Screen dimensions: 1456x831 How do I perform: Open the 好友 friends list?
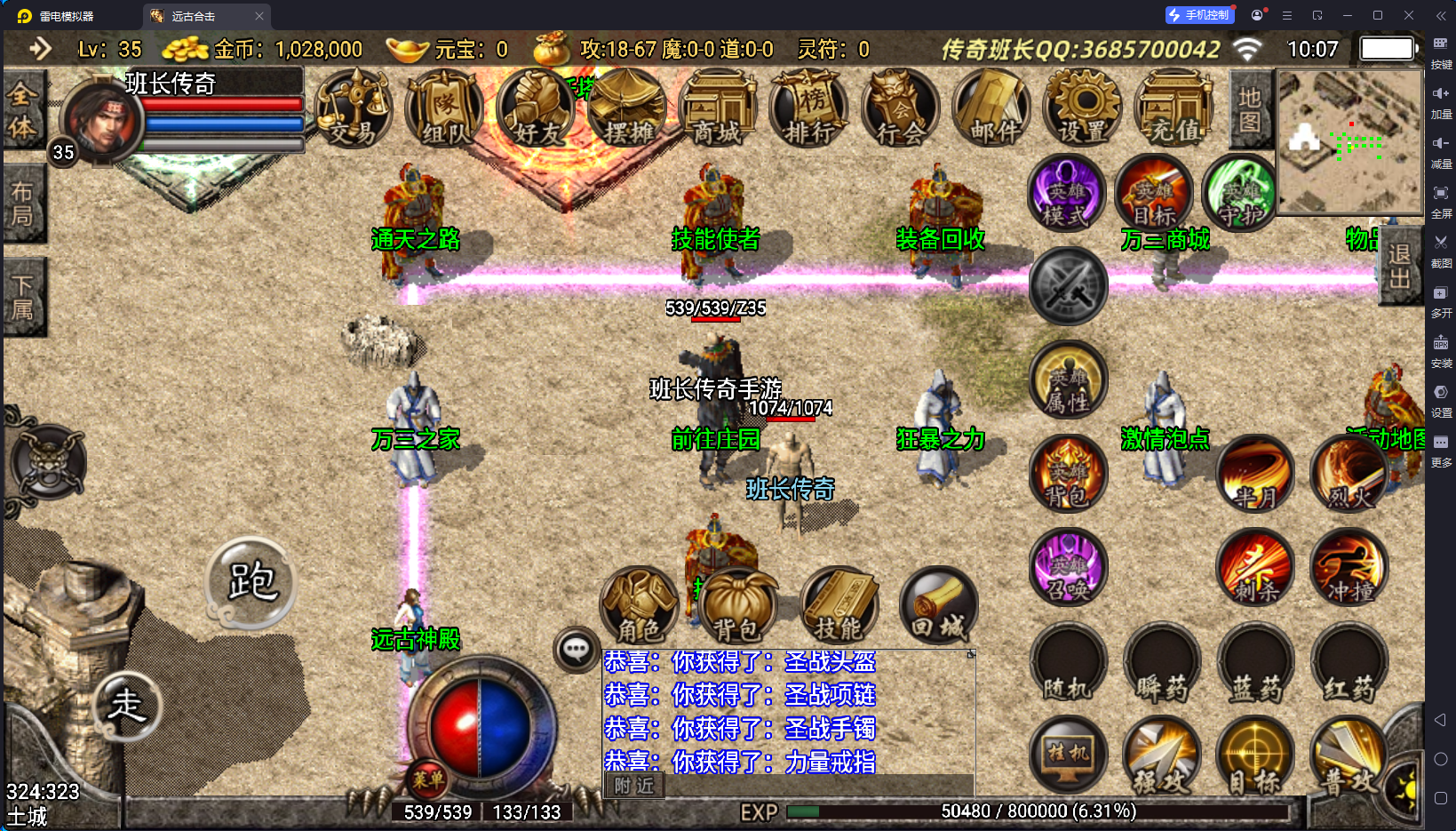537,109
